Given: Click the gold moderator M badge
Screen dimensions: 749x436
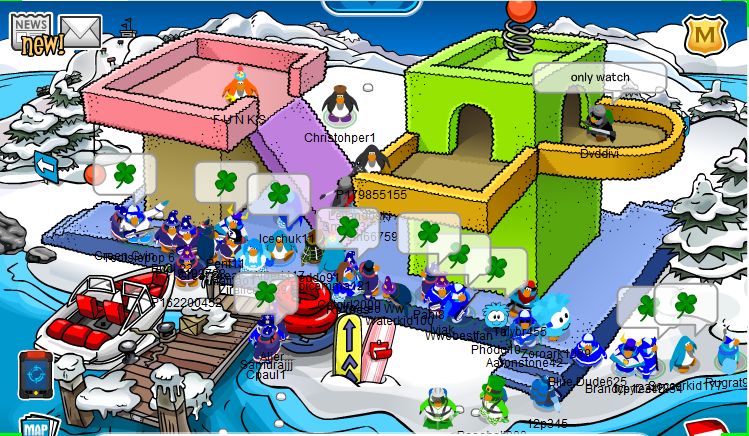Looking at the screenshot, I should click(x=704, y=36).
